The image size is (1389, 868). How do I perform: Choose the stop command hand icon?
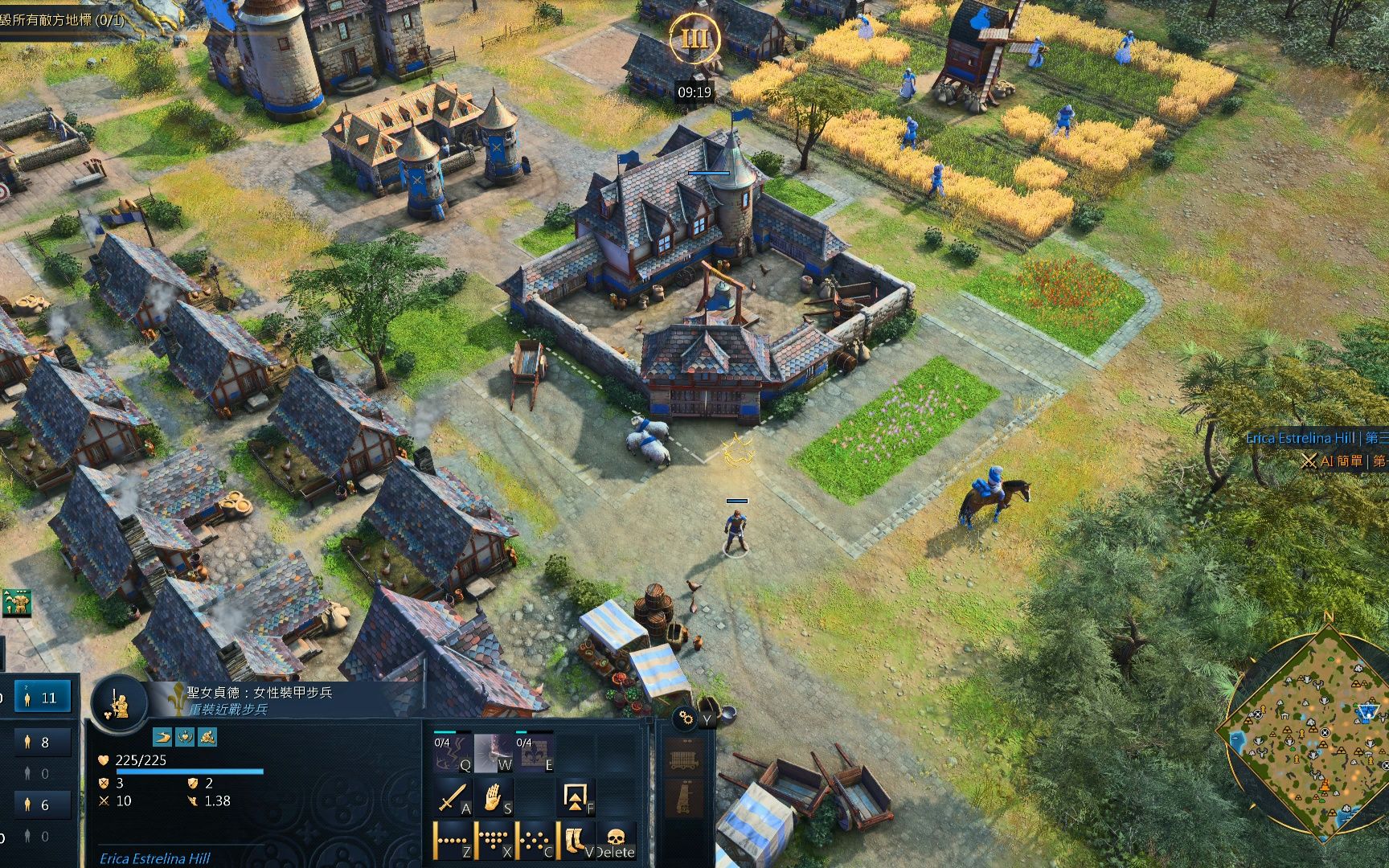click(494, 798)
